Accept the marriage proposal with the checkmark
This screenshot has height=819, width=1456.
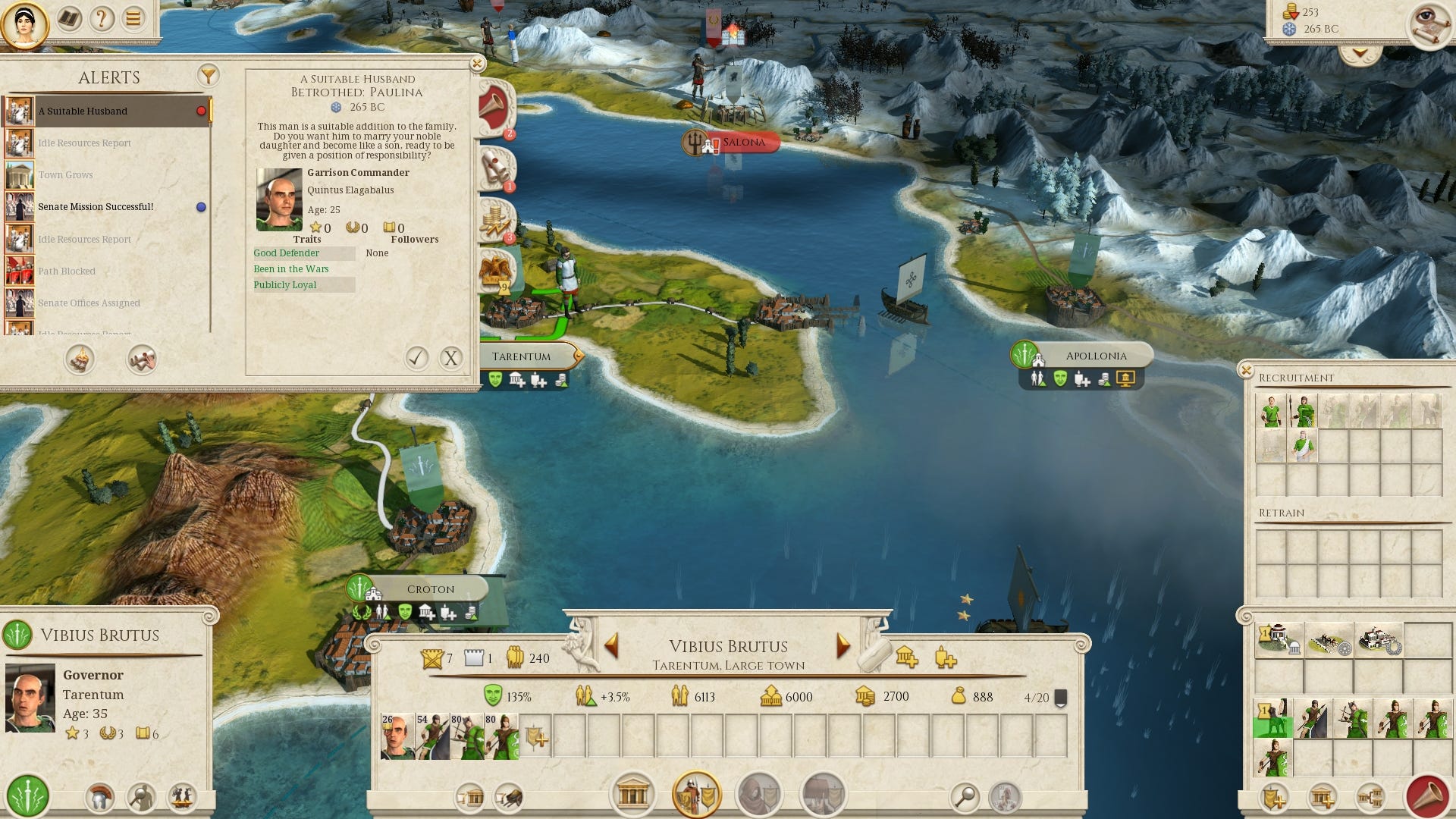coord(416,359)
